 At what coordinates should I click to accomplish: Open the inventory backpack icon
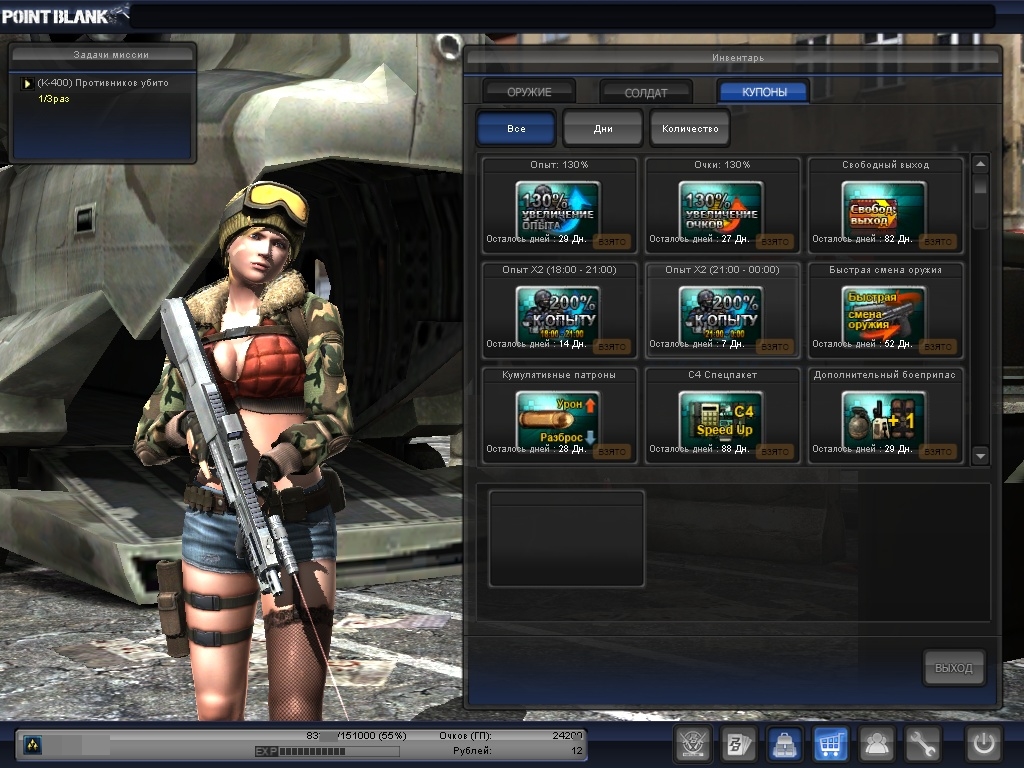coord(783,744)
